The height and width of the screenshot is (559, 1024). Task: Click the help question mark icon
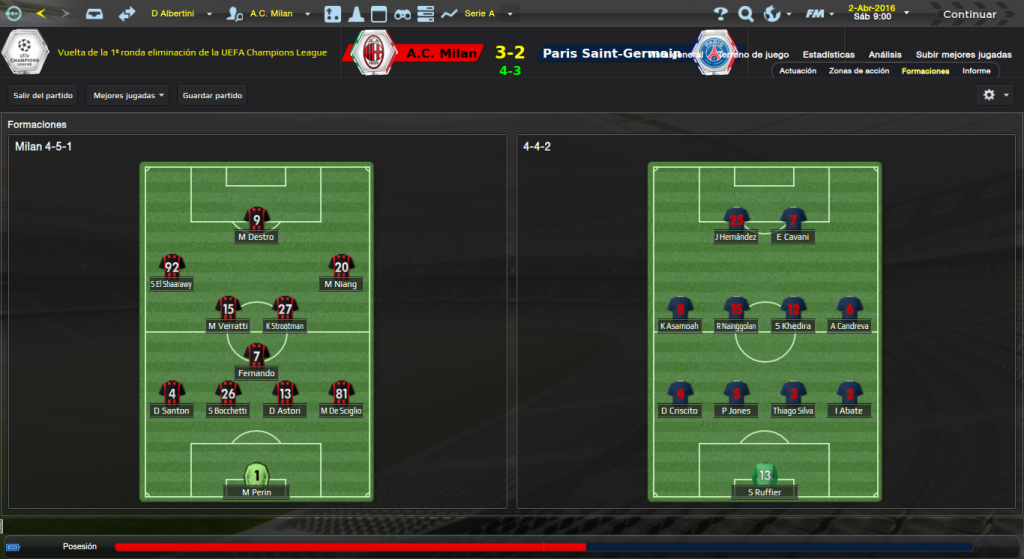point(721,14)
